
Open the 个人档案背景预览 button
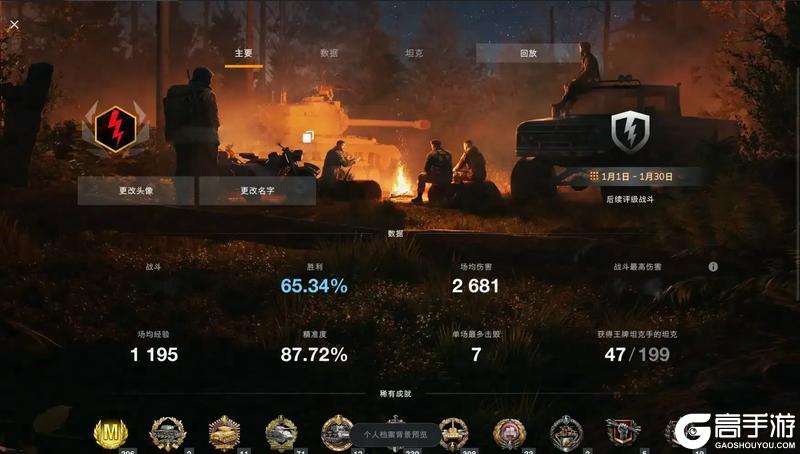click(x=394, y=434)
